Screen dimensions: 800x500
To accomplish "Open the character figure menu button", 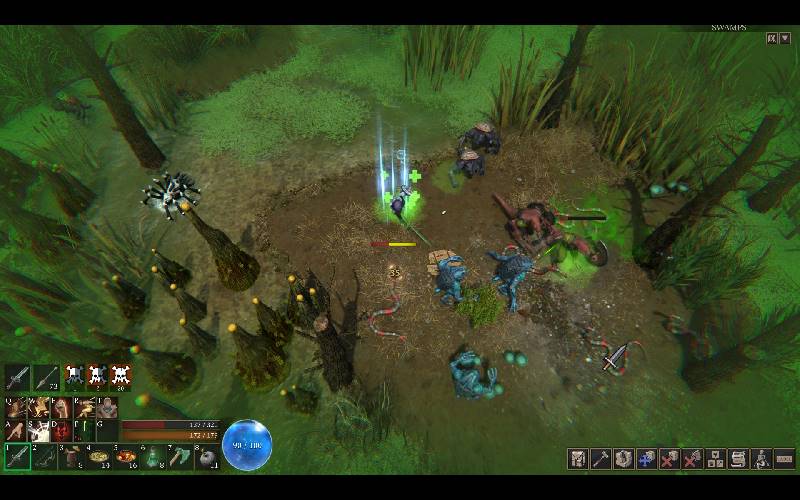I will tap(762, 458).
